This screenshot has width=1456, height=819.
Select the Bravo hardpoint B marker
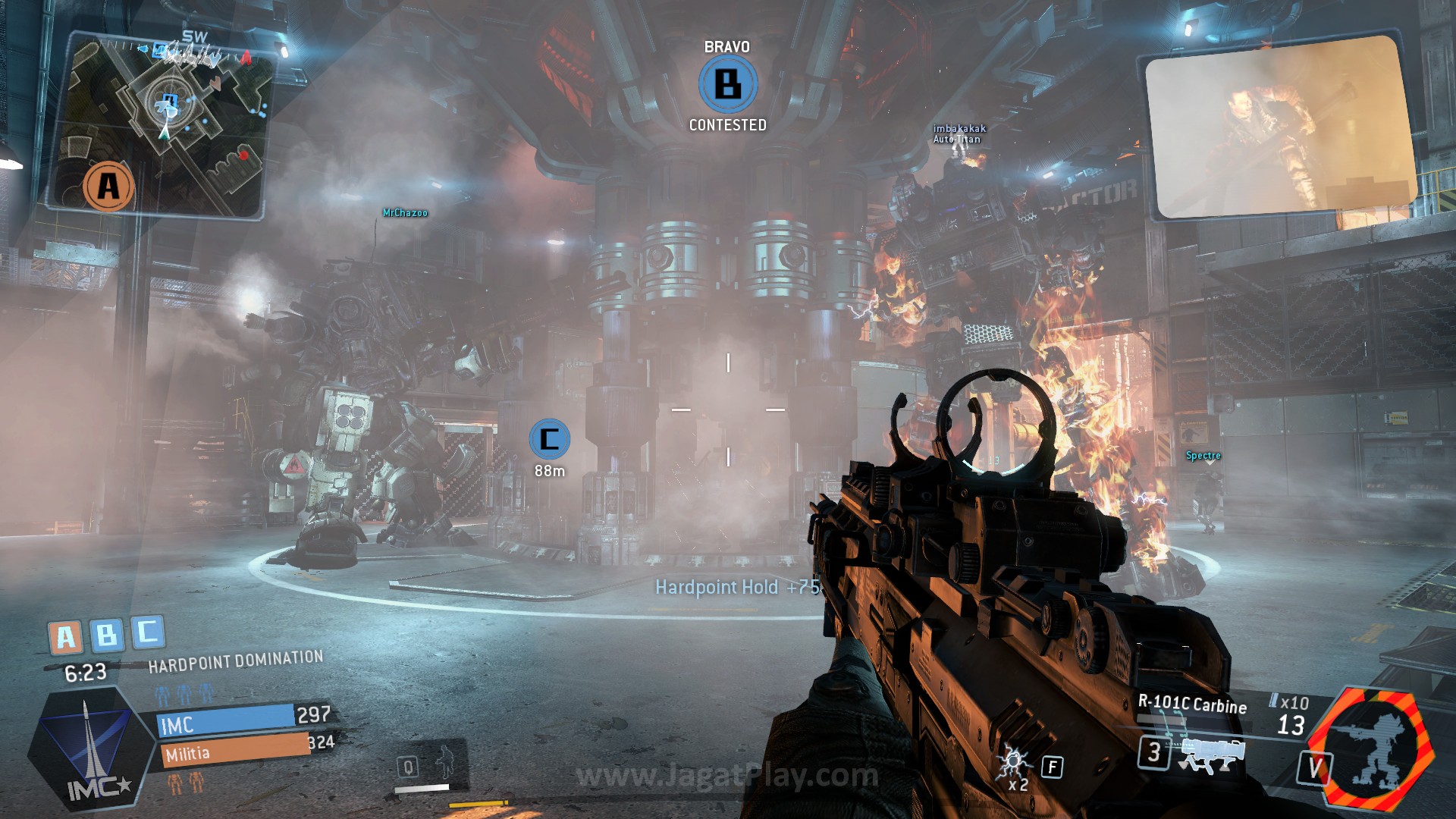coord(728,83)
